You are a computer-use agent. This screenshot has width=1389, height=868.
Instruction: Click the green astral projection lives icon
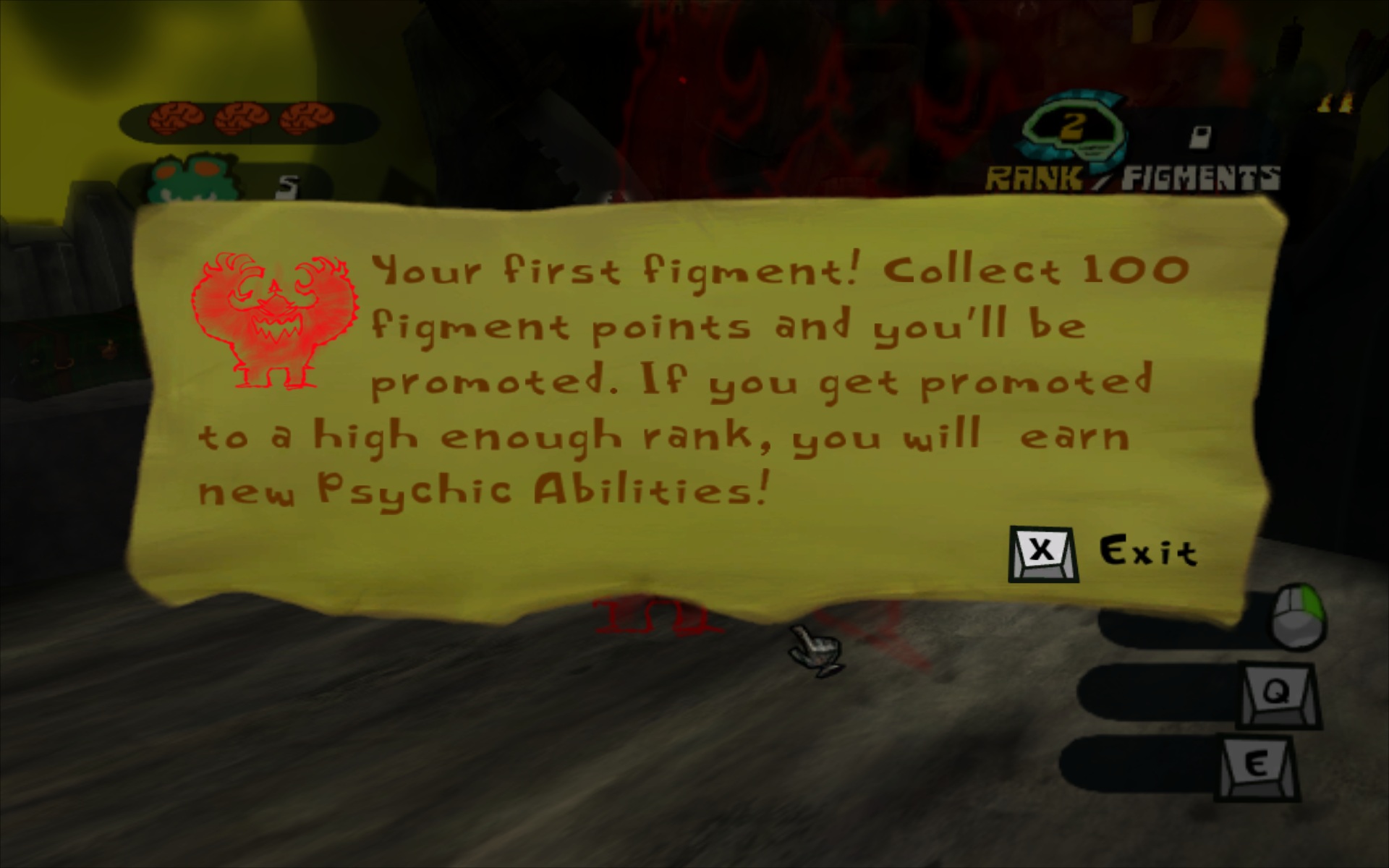click(180, 179)
